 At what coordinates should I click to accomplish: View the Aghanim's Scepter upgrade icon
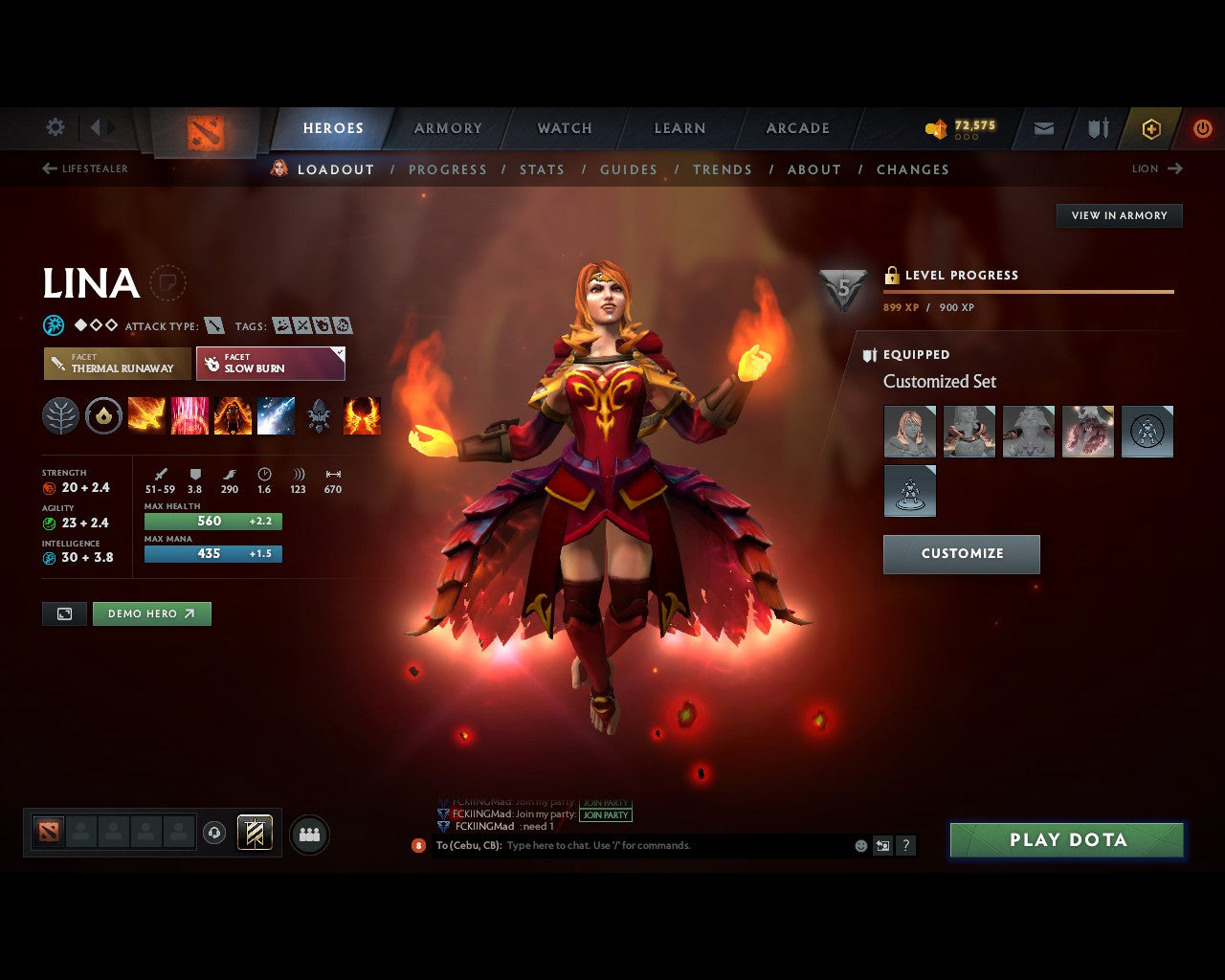coord(319,413)
